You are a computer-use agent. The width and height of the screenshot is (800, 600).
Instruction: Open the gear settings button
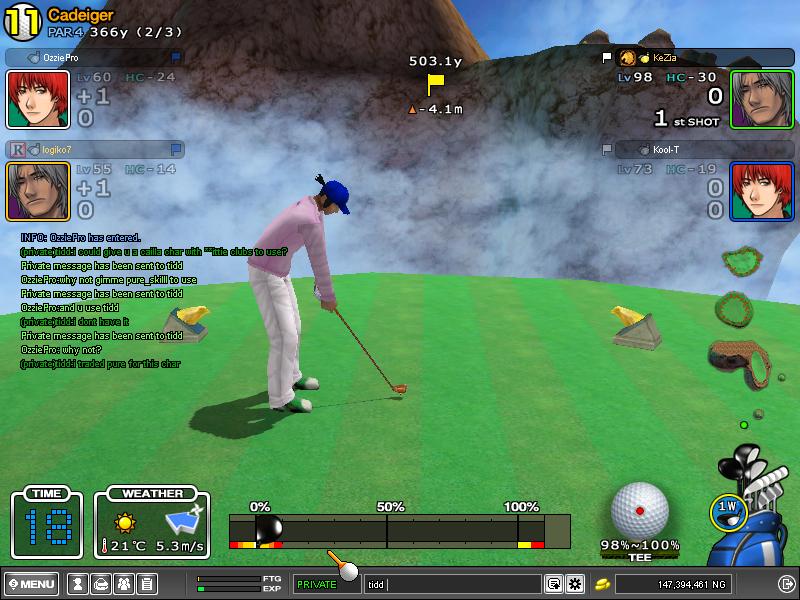point(575,584)
